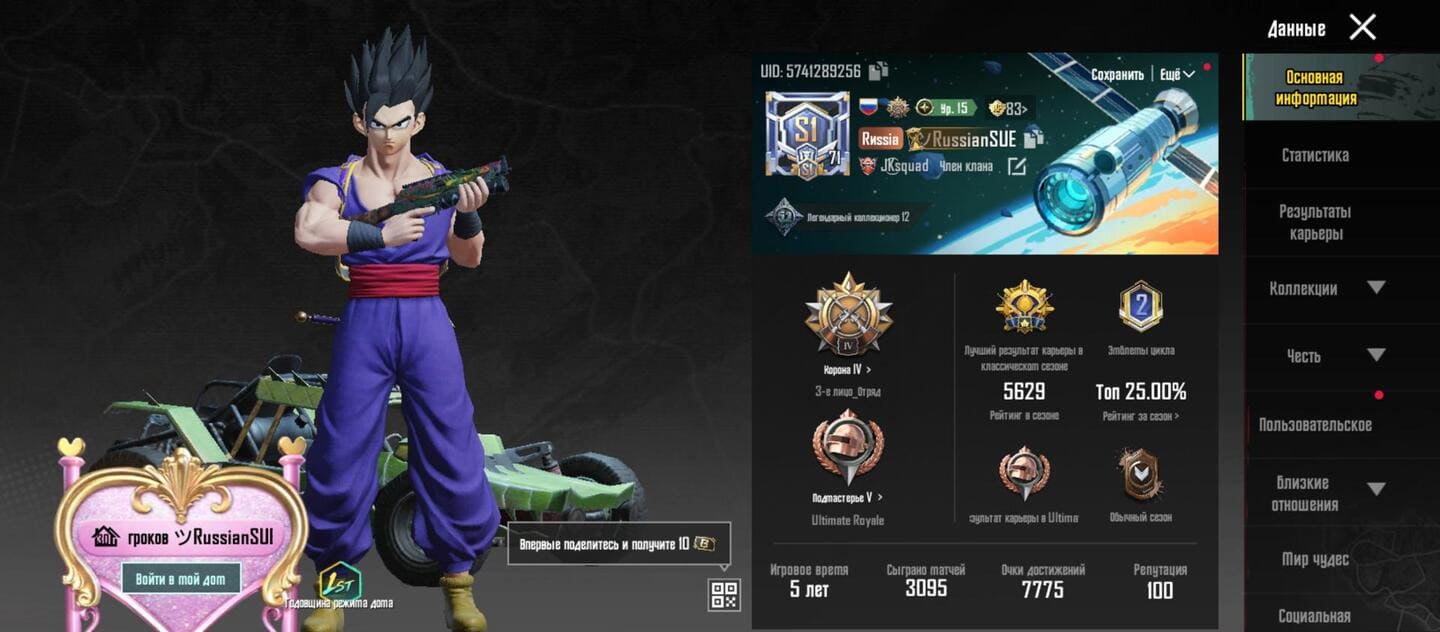Image resolution: width=1440 pixels, height=632 pixels.
Task: Click the Сохранить button
Action: (1117, 75)
